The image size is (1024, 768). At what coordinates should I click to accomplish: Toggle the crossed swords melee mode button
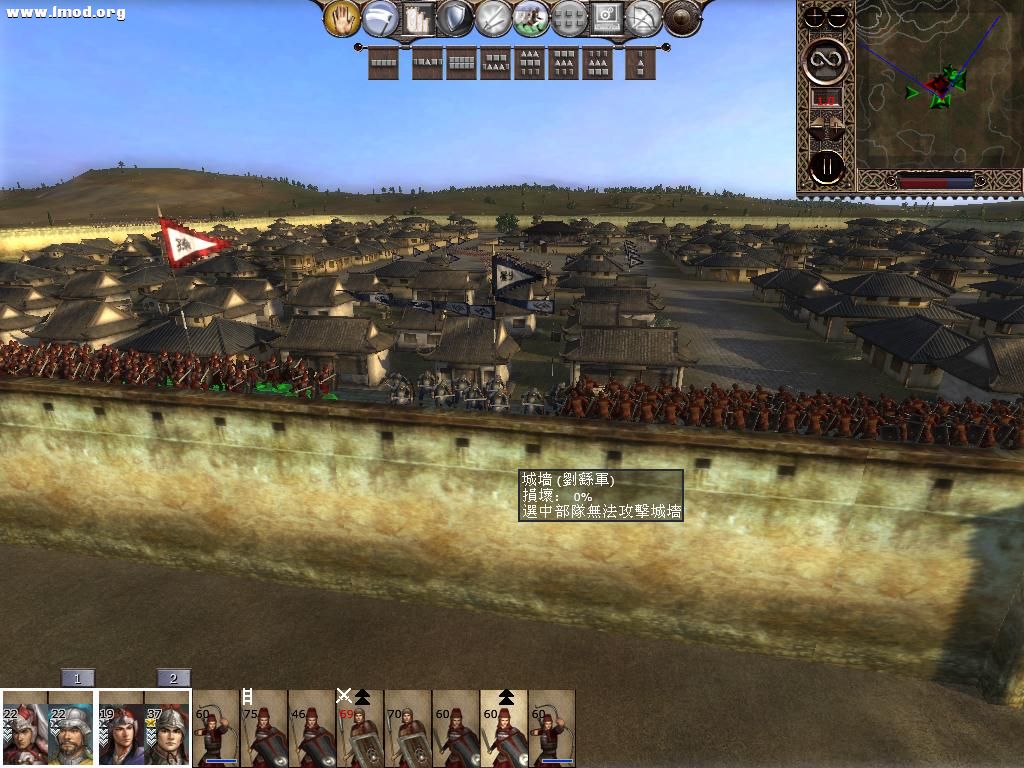point(493,17)
